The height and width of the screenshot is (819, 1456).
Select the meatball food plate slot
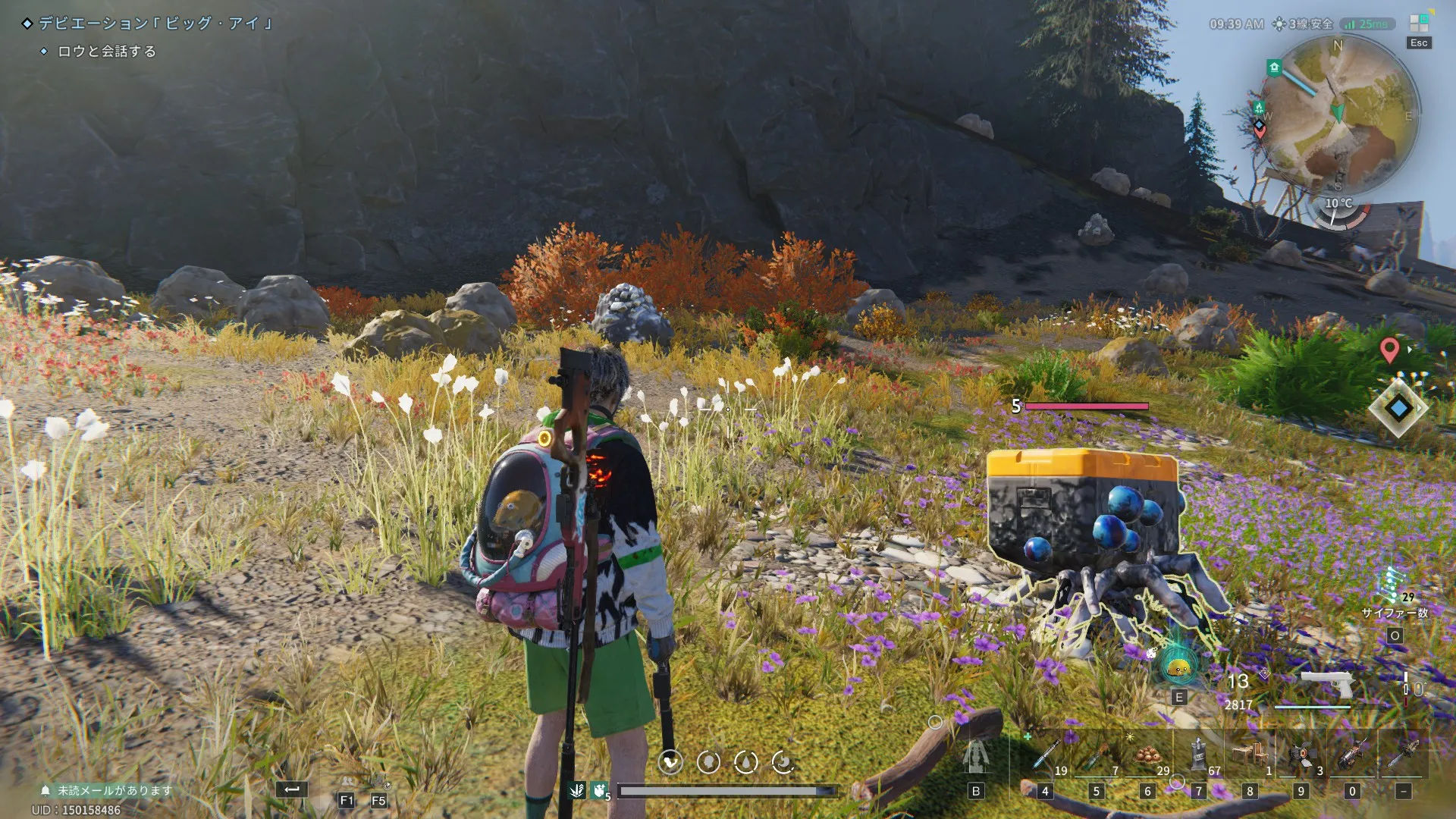pyautogui.click(x=1147, y=755)
